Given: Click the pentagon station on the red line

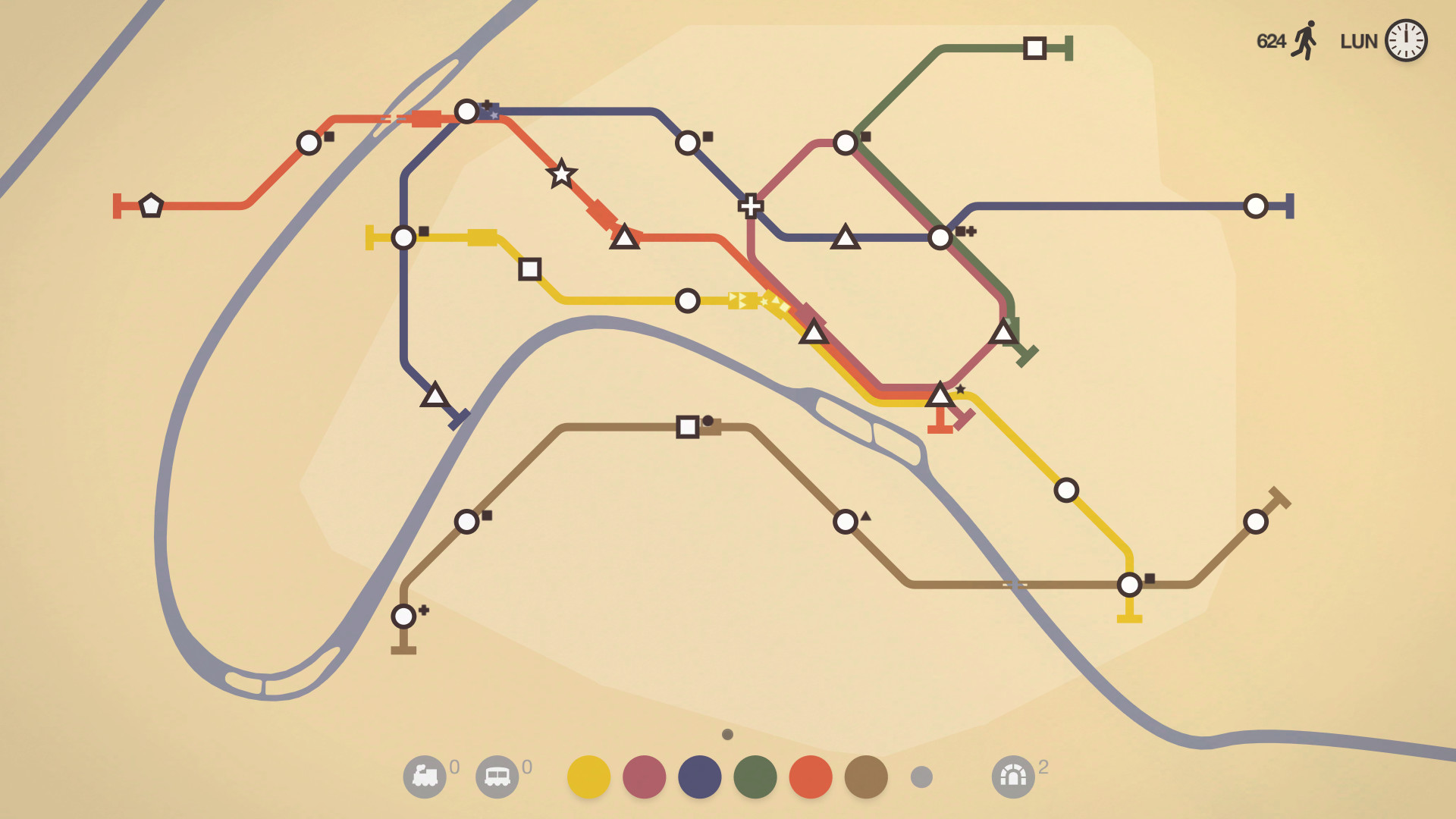Looking at the screenshot, I should pos(152,203).
